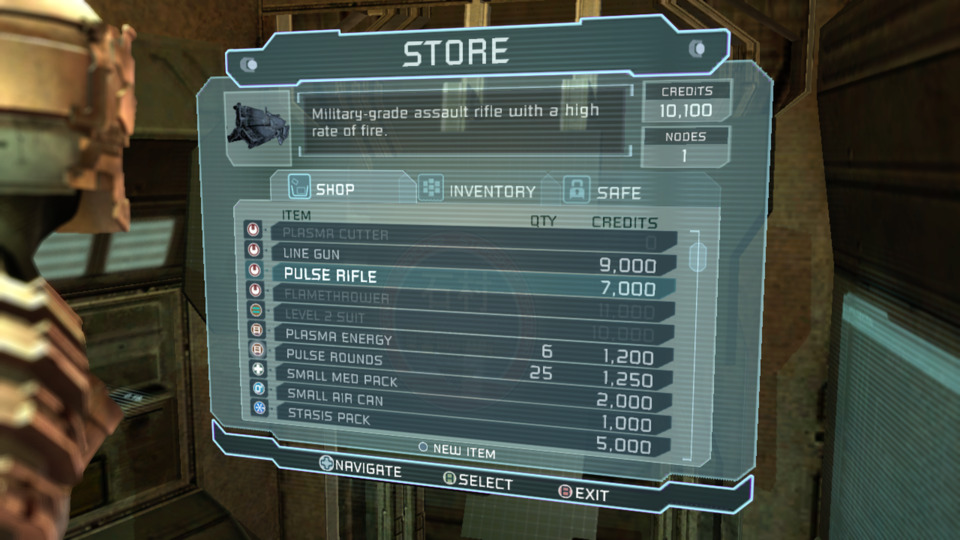Switch to the Inventory tab
The height and width of the screenshot is (540, 960).
(x=478, y=190)
